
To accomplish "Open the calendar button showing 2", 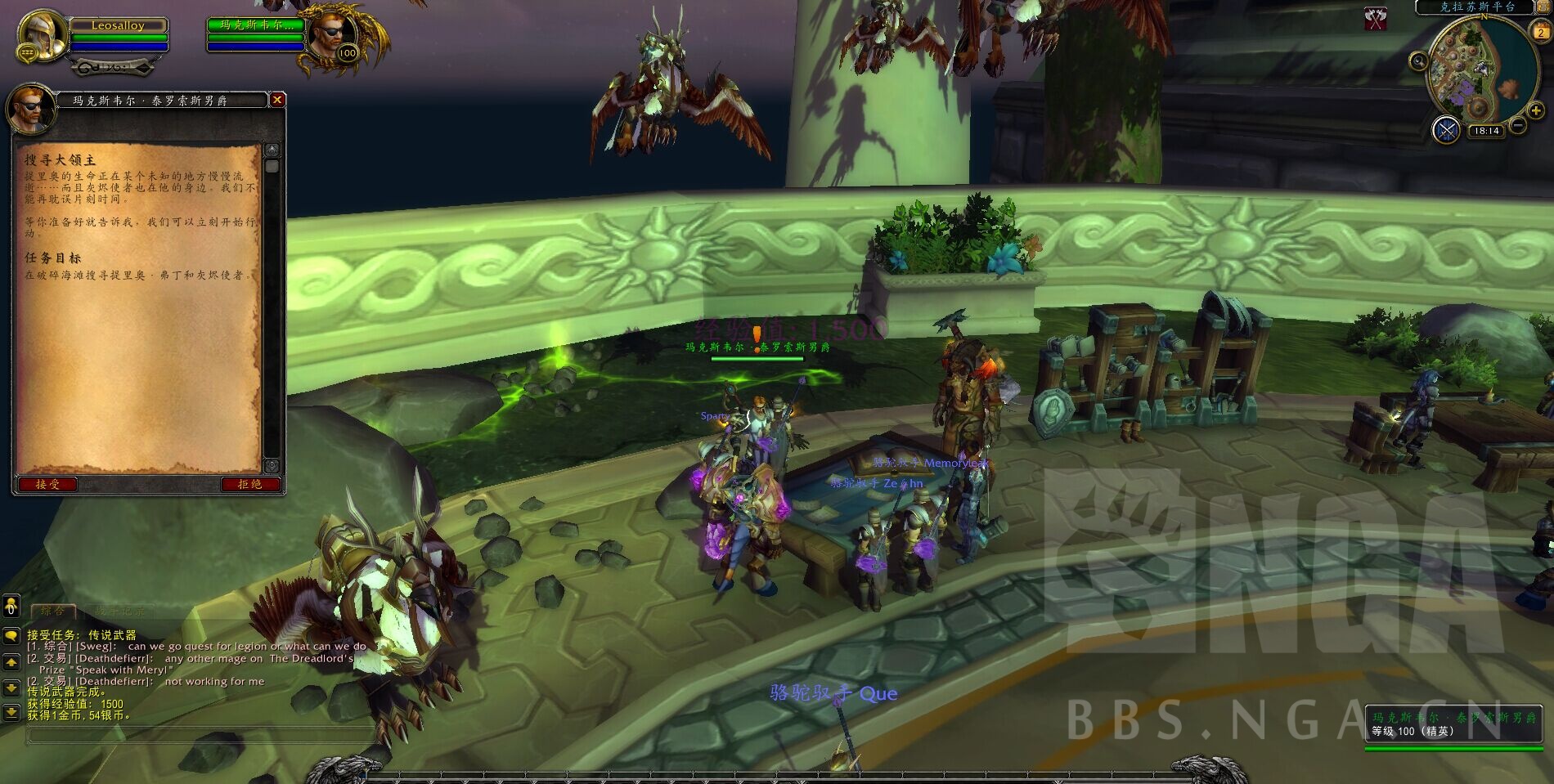I will [x=1541, y=33].
